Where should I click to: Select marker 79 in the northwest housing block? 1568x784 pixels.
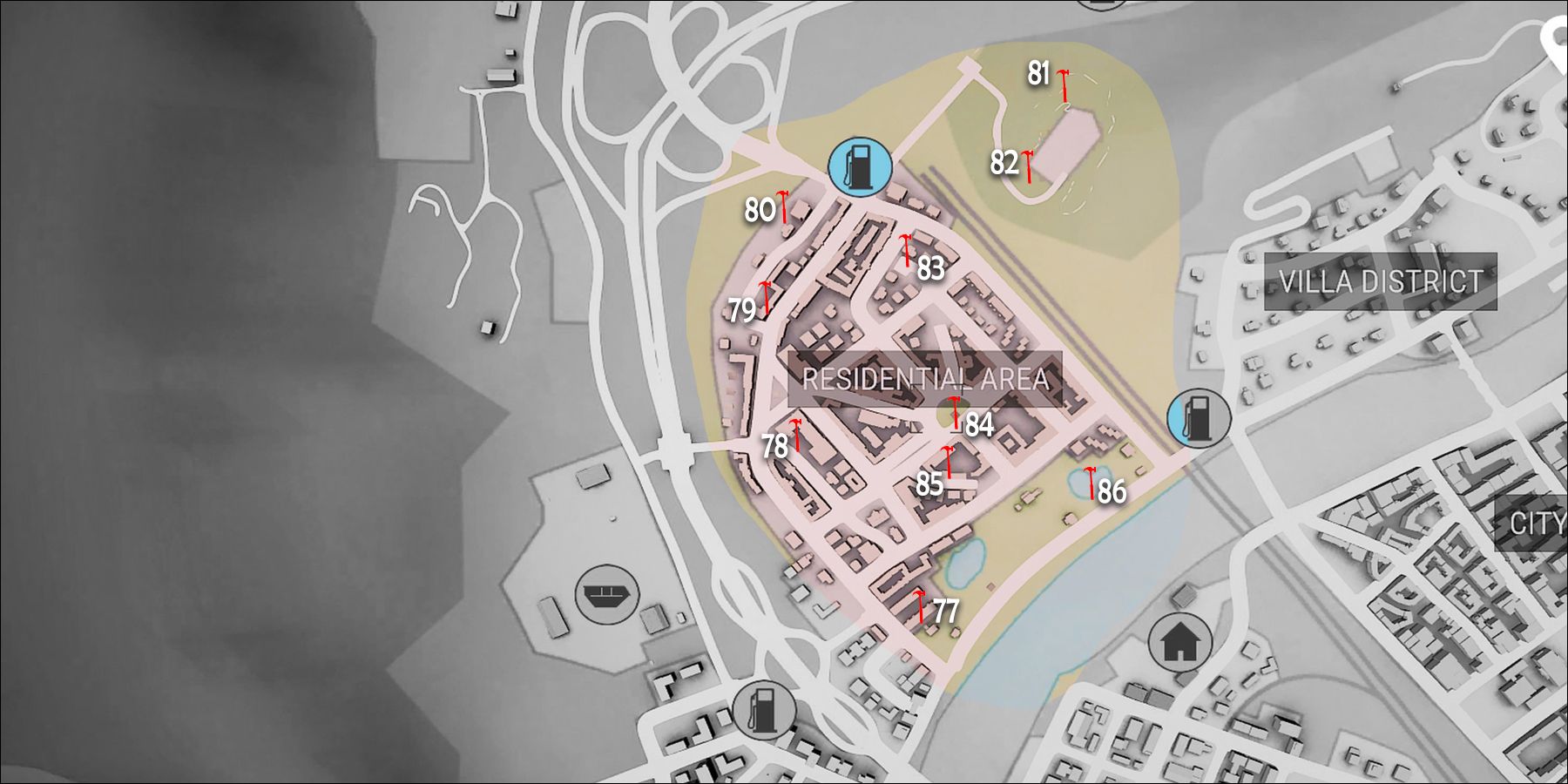765,296
